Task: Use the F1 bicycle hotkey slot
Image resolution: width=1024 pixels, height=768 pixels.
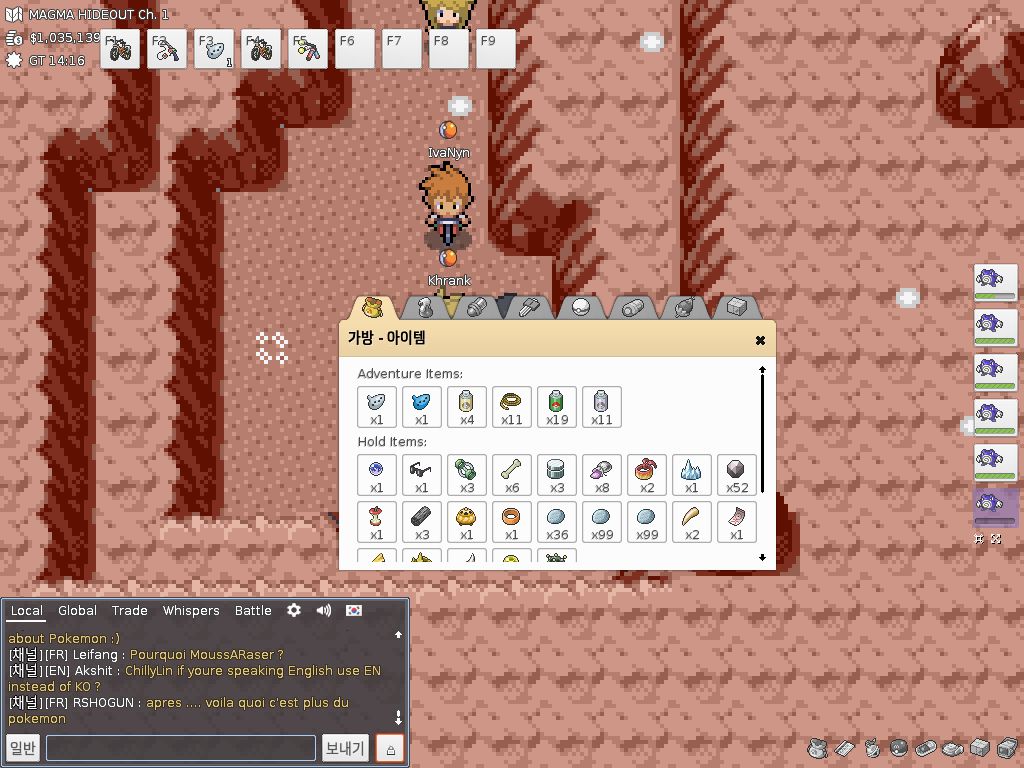Action: pyautogui.click(x=120, y=49)
